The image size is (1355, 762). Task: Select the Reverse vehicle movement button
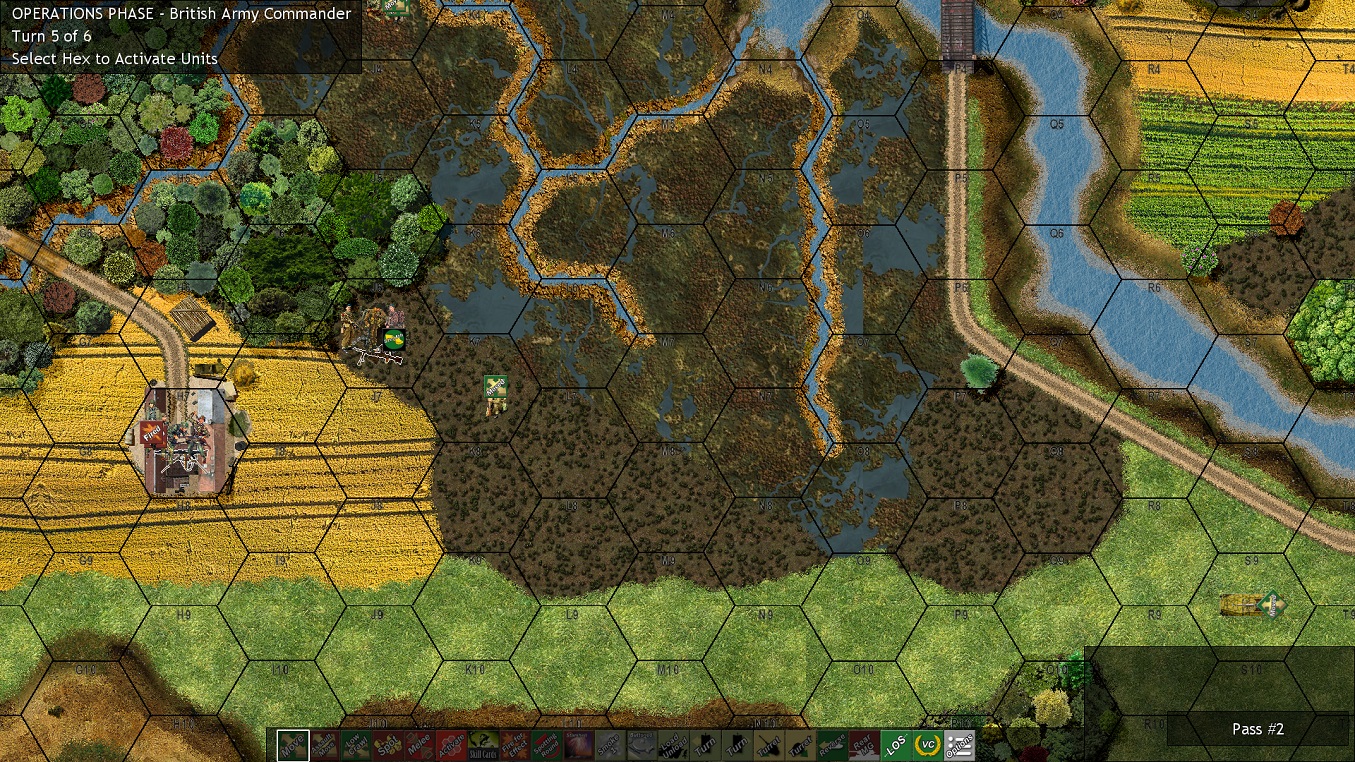pos(832,745)
